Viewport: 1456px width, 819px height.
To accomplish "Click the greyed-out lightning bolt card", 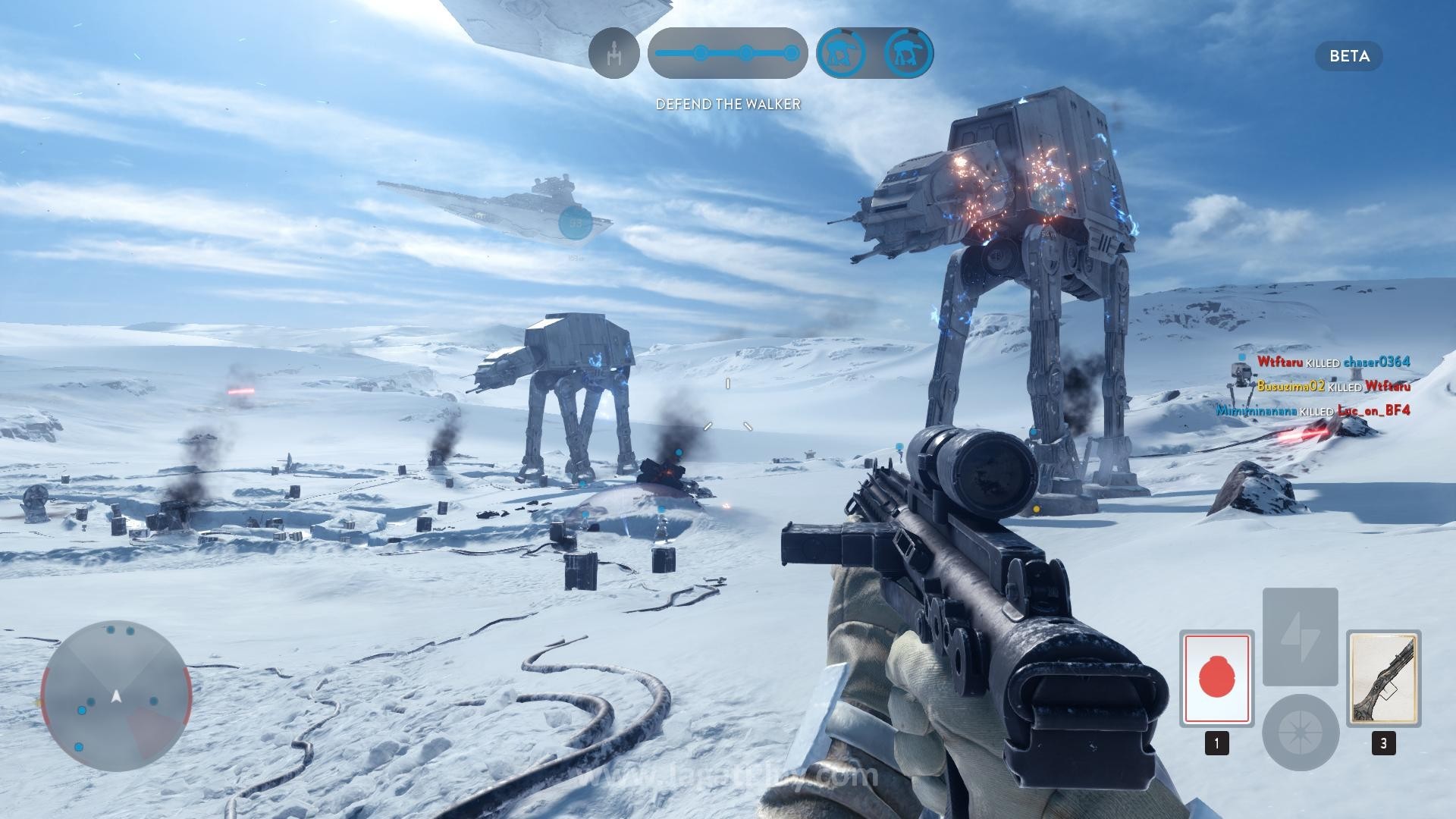I will 1300,636.
